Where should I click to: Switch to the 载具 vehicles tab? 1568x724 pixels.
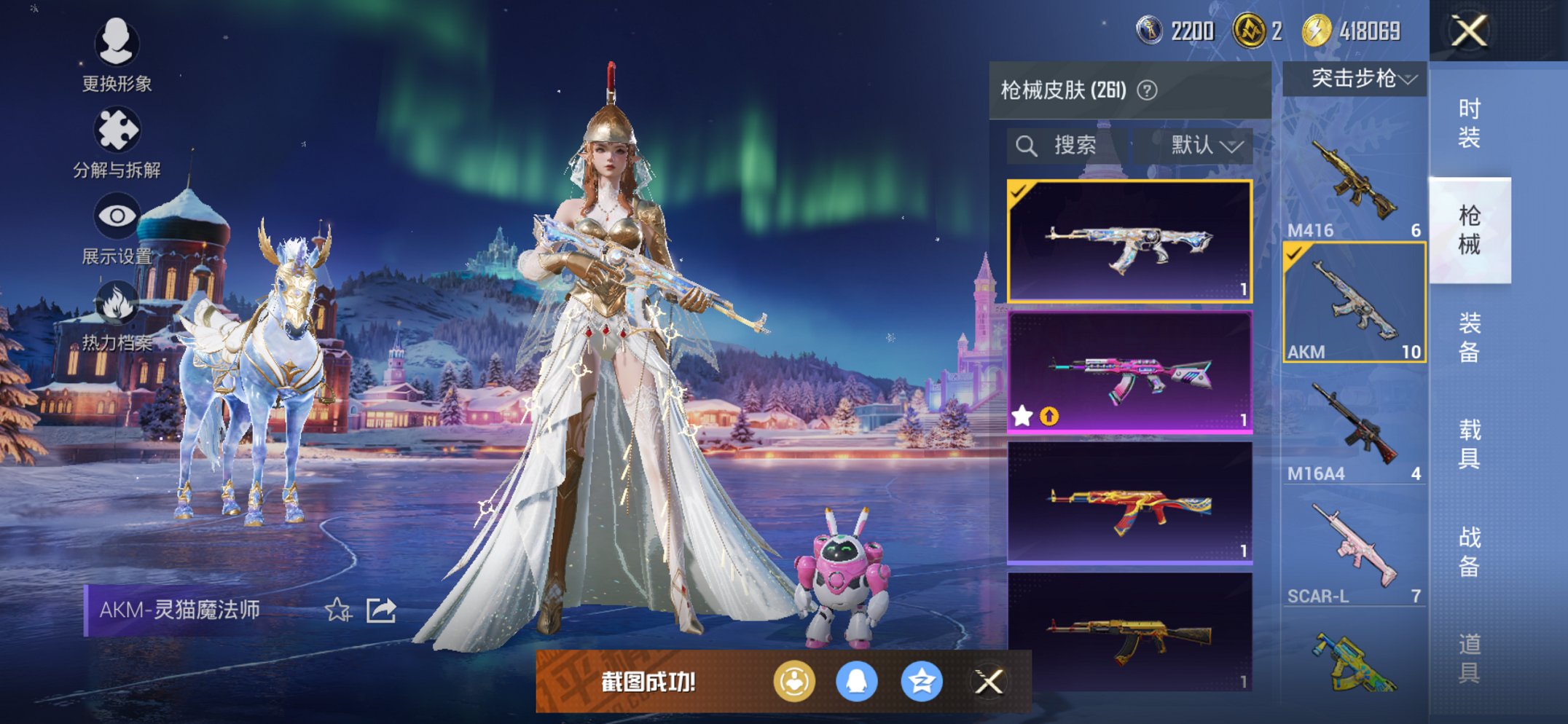(1469, 444)
